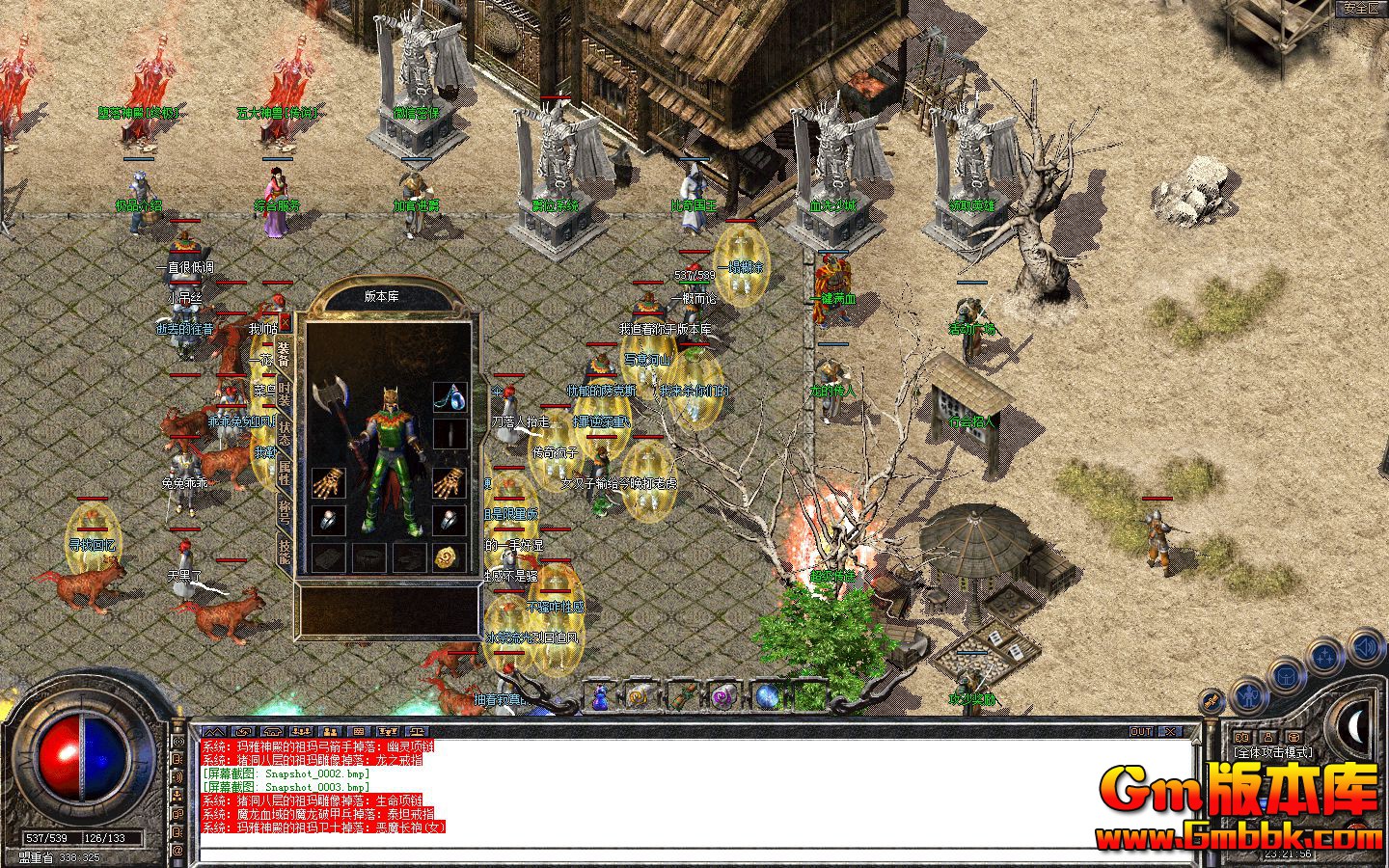1389x868 pixels.
Task: Click the gold scroll in the second quick slot
Action: [639, 696]
